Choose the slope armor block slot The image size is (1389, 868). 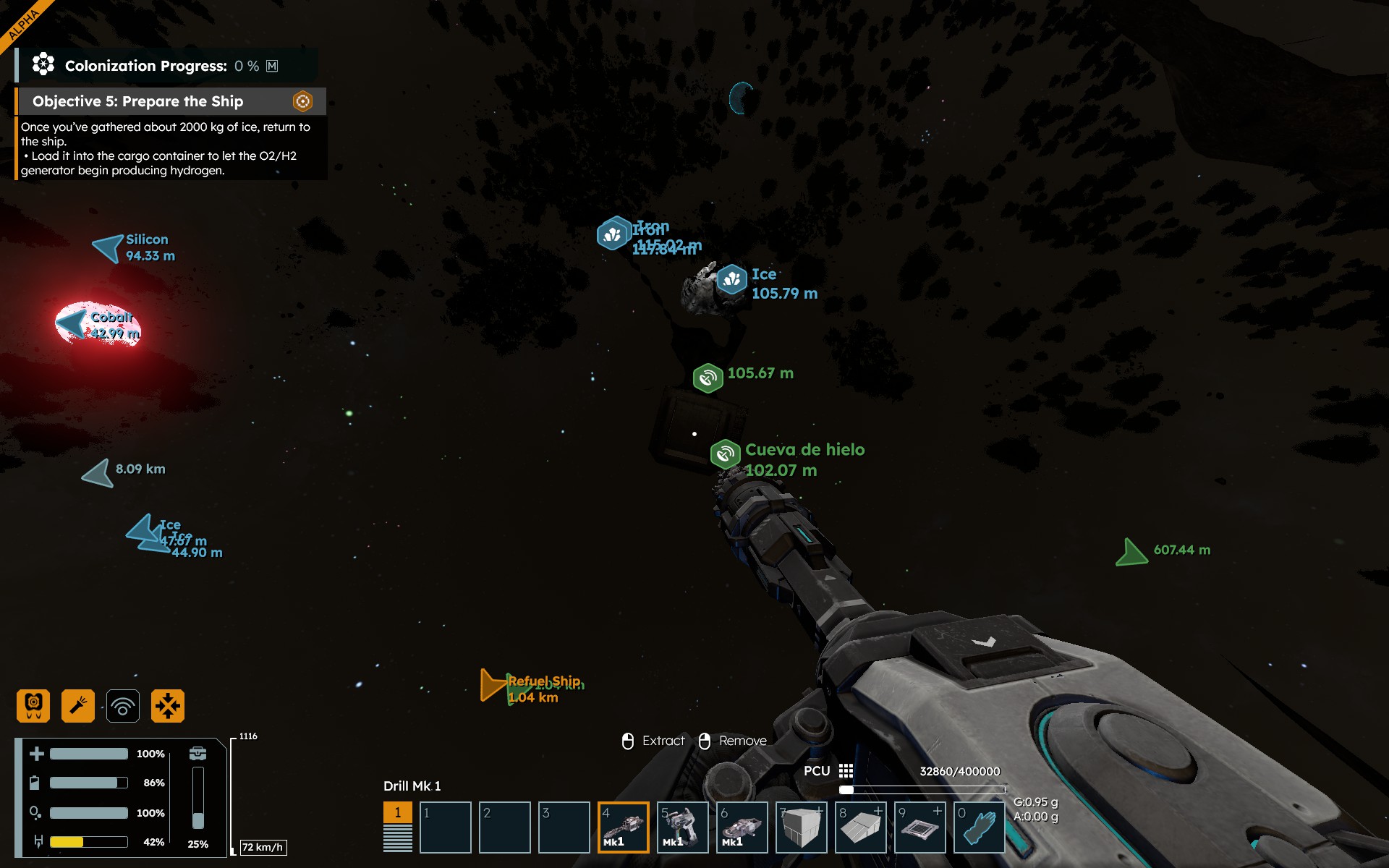coord(860,827)
